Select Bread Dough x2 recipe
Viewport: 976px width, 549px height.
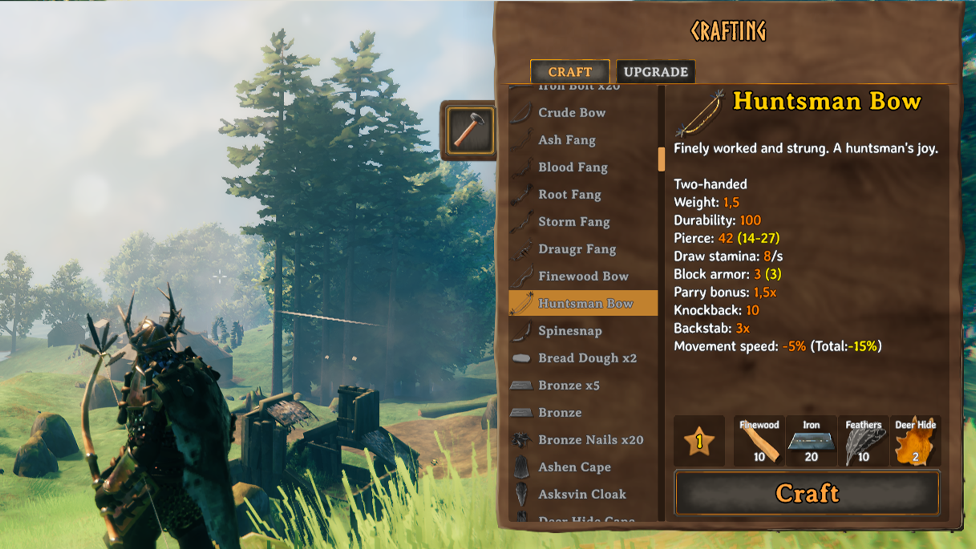[587, 358]
